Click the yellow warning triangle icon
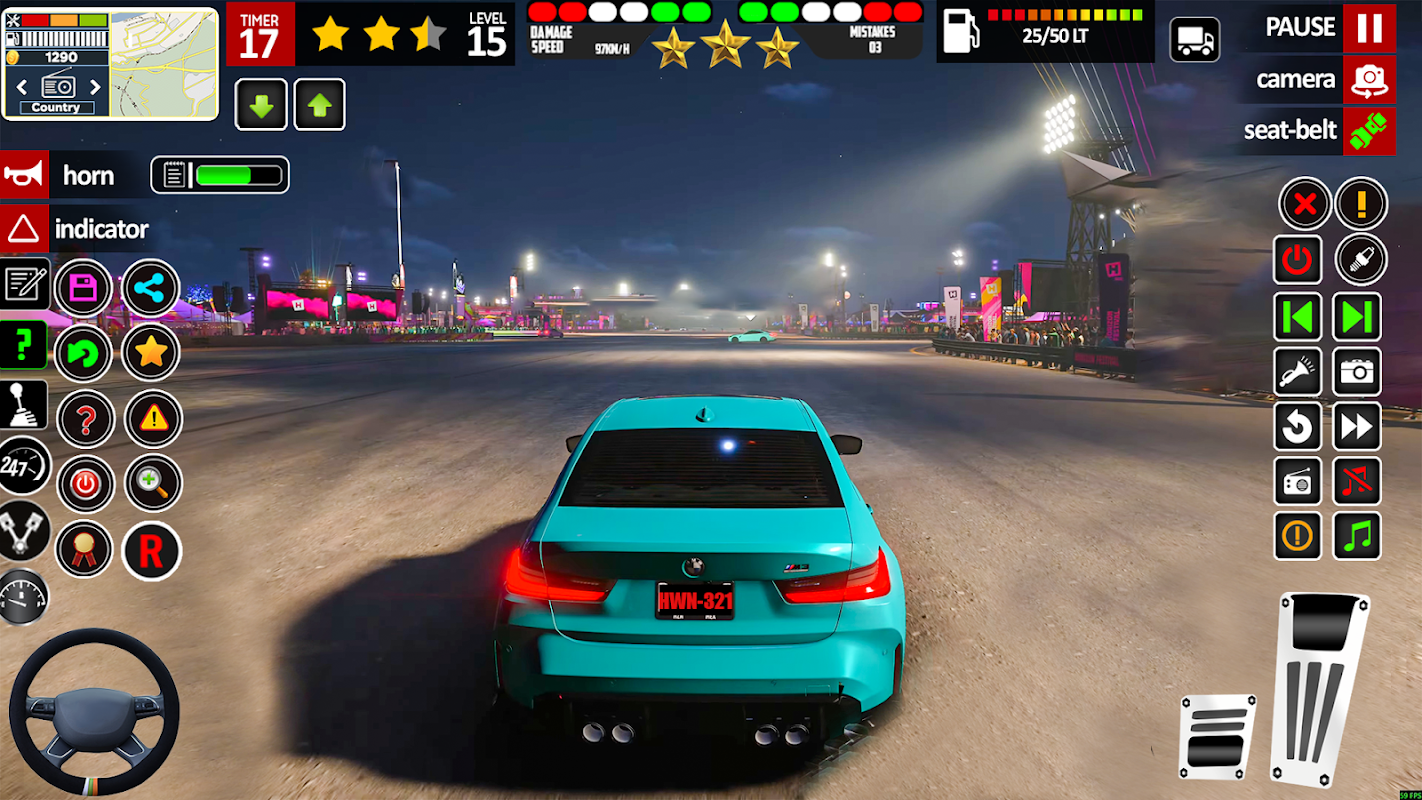Image resolution: width=1422 pixels, height=800 pixels. (153, 419)
